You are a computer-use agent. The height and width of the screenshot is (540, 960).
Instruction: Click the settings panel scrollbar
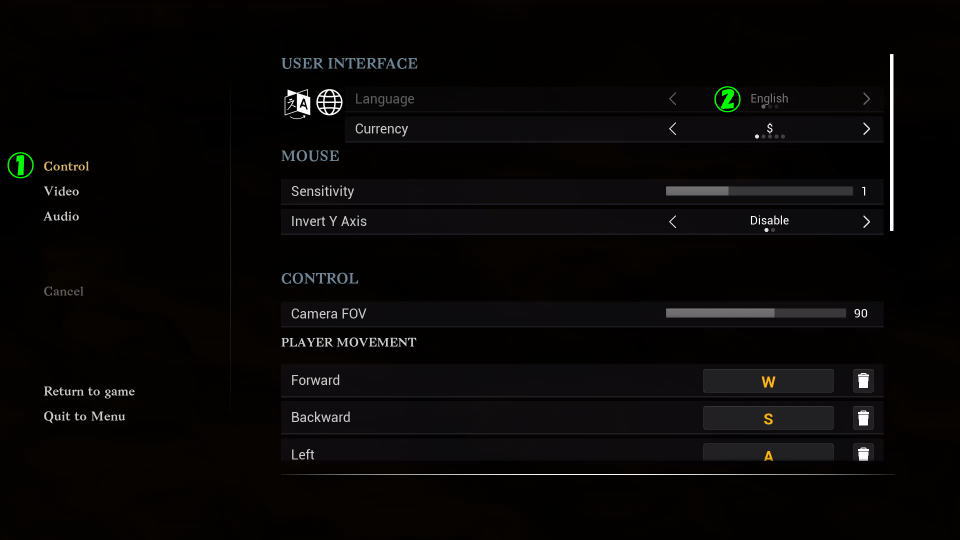(891, 142)
